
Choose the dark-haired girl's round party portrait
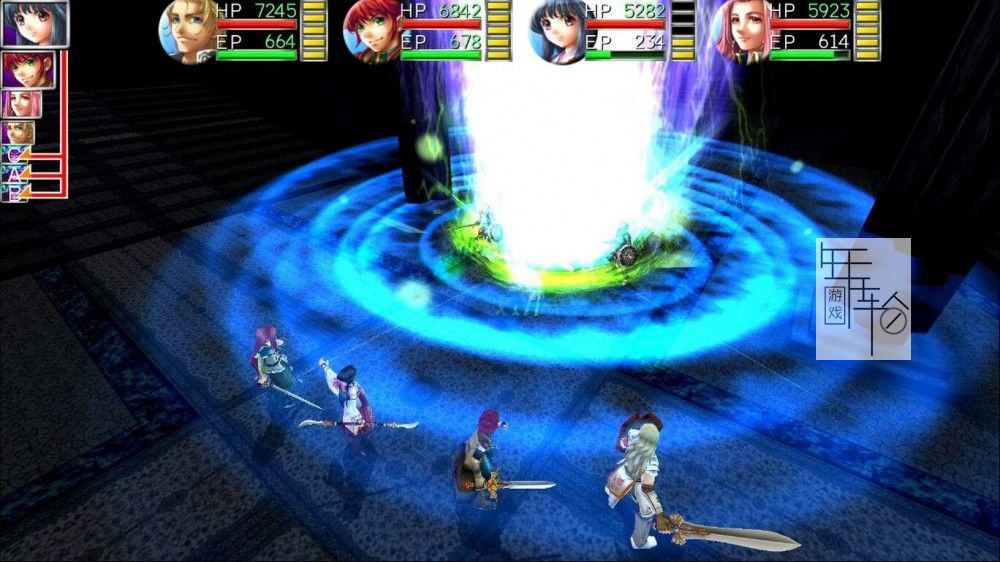click(557, 31)
